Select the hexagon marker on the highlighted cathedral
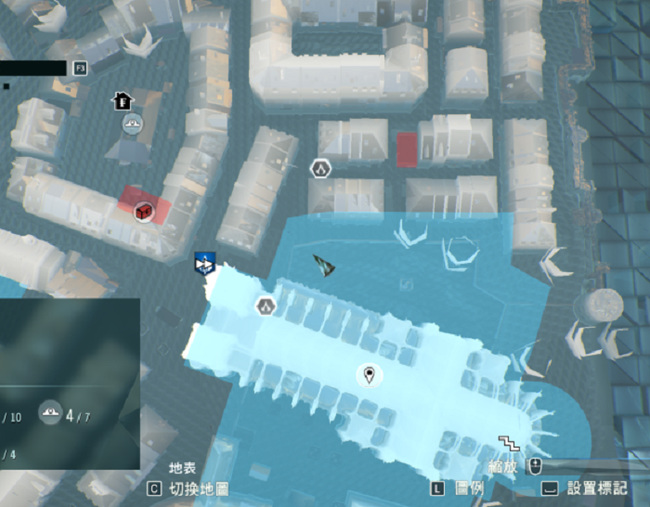Image resolution: width=650 pixels, height=507 pixels. 266,306
